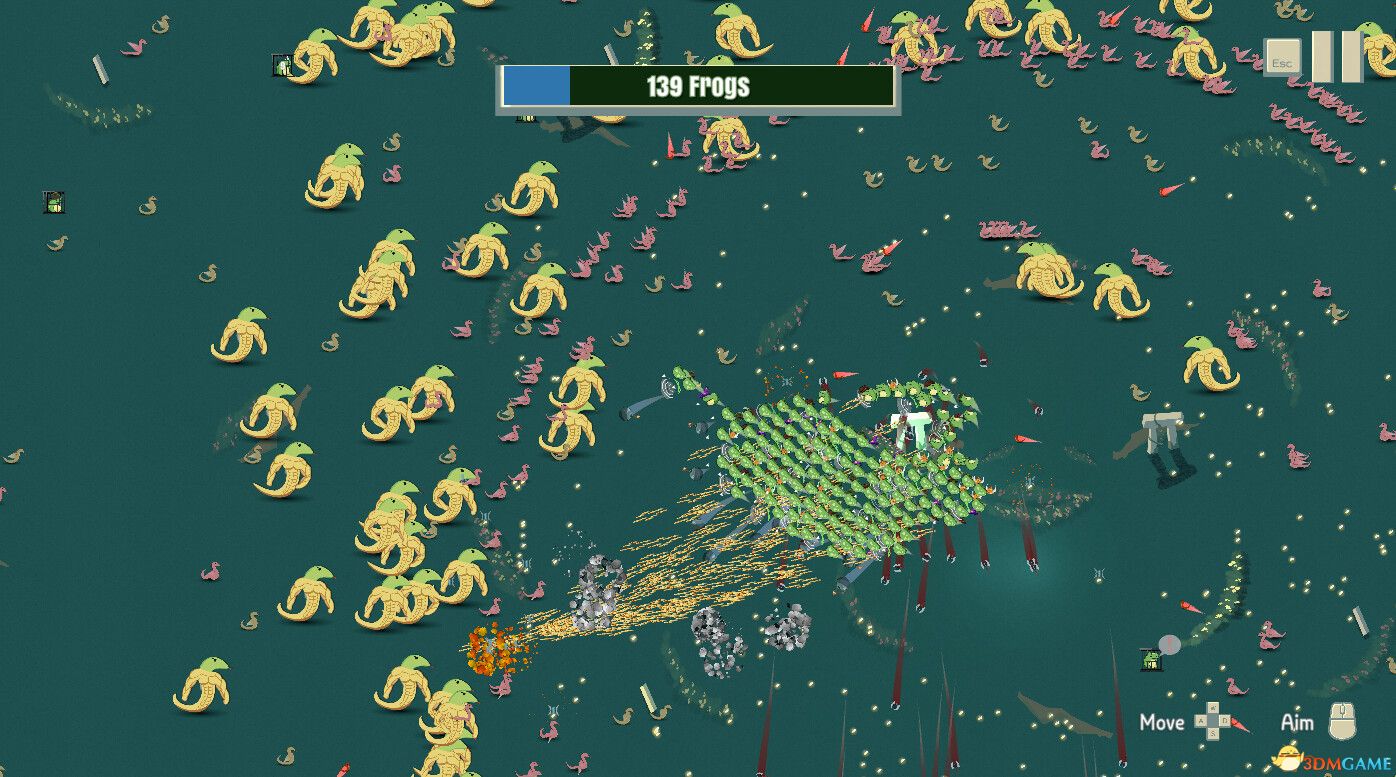The image size is (1396, 777).
Task: Click the blue fill of the frog counter
Action: (x=537, y=87)
